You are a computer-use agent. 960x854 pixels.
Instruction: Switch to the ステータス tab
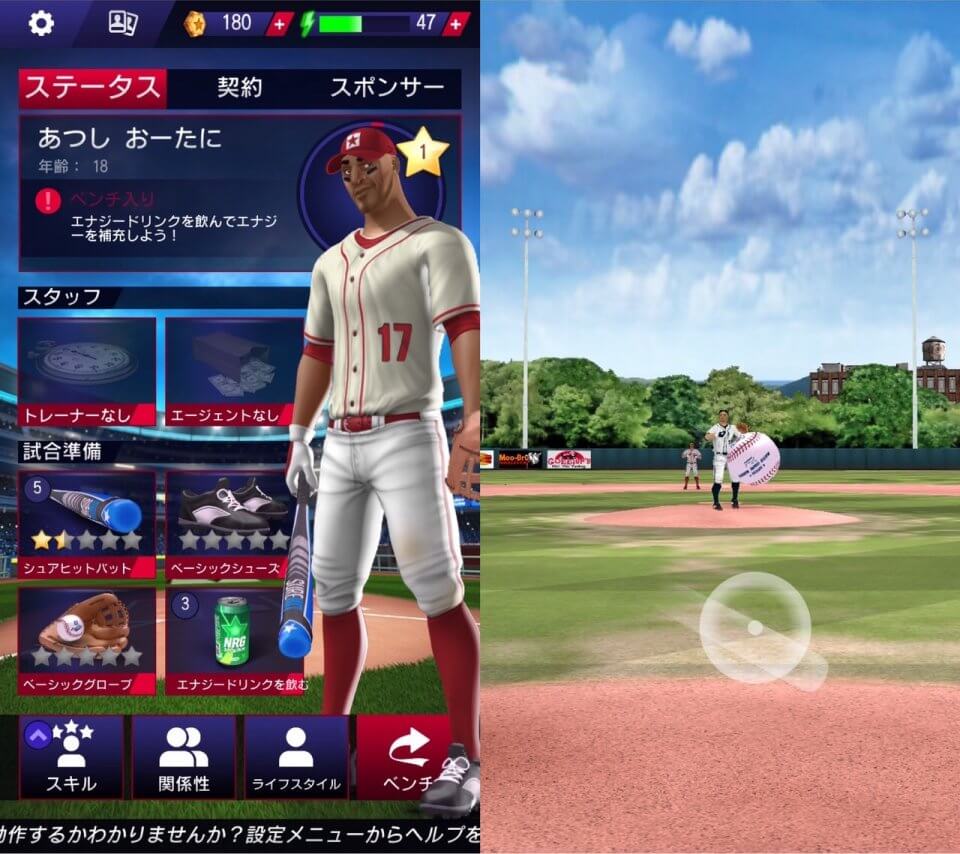(92, 88)
